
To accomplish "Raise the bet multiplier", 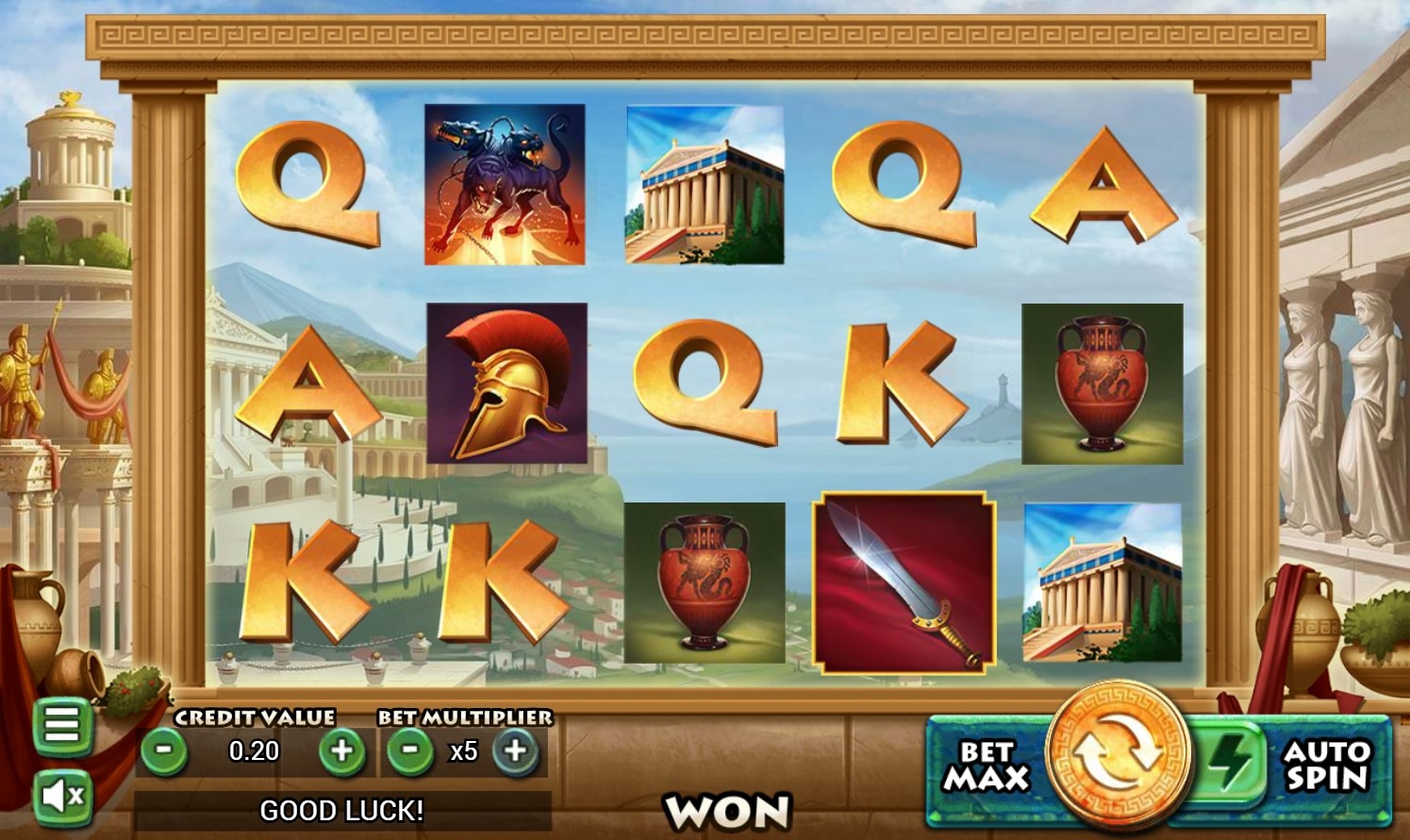I will pos(515,751).
